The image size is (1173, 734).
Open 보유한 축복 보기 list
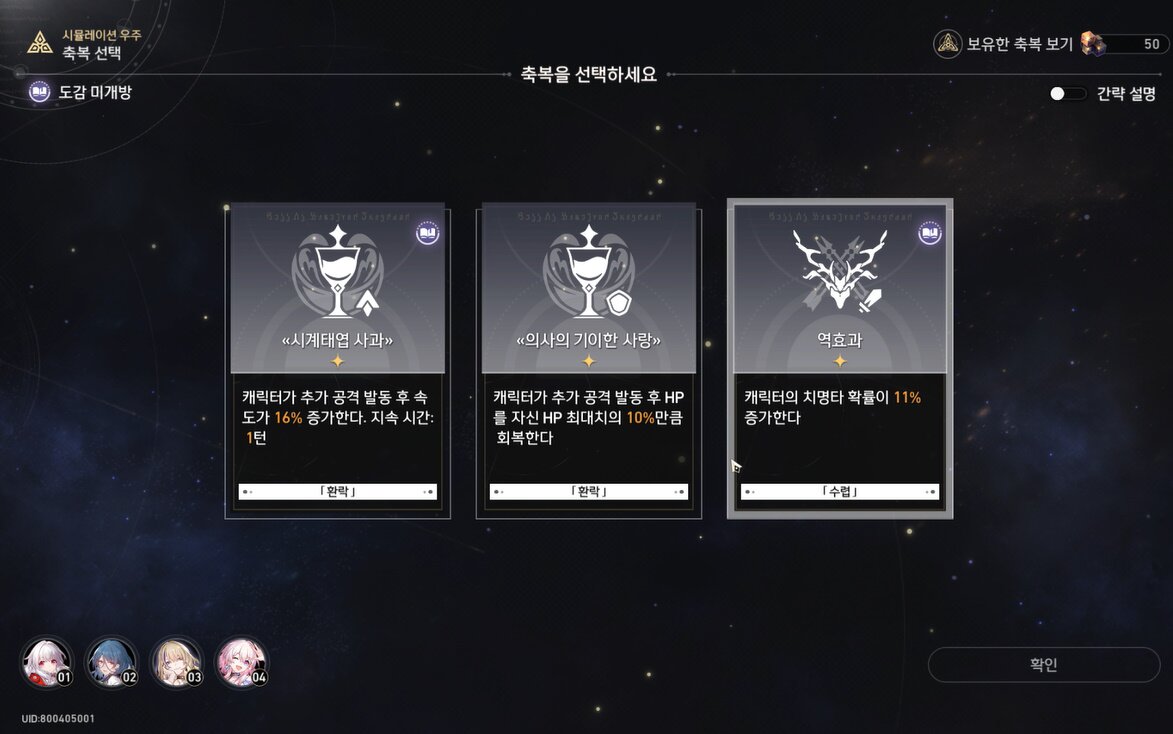pos(1004,44)
